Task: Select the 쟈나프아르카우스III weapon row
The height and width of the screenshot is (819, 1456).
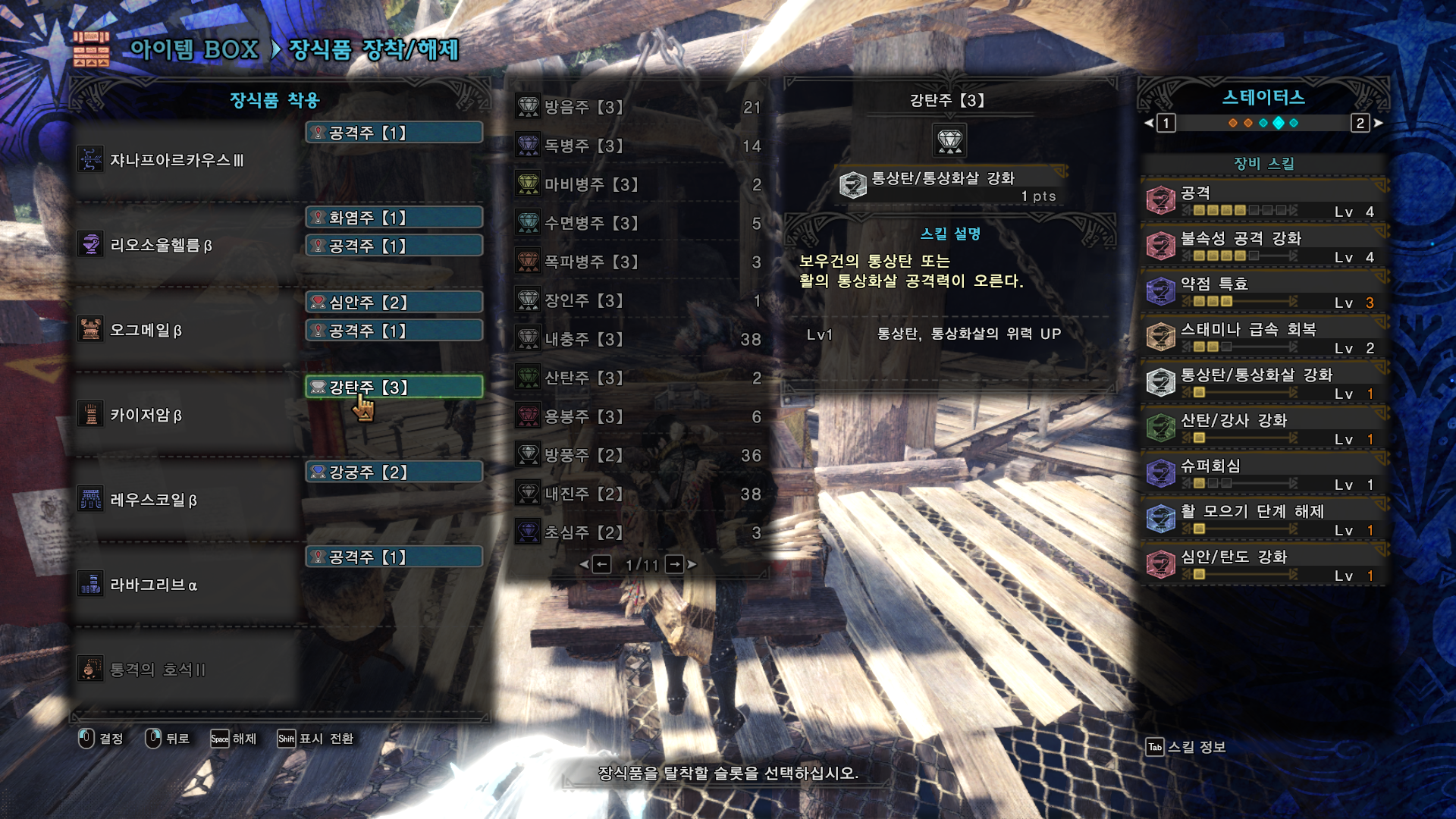Action: 186,160
